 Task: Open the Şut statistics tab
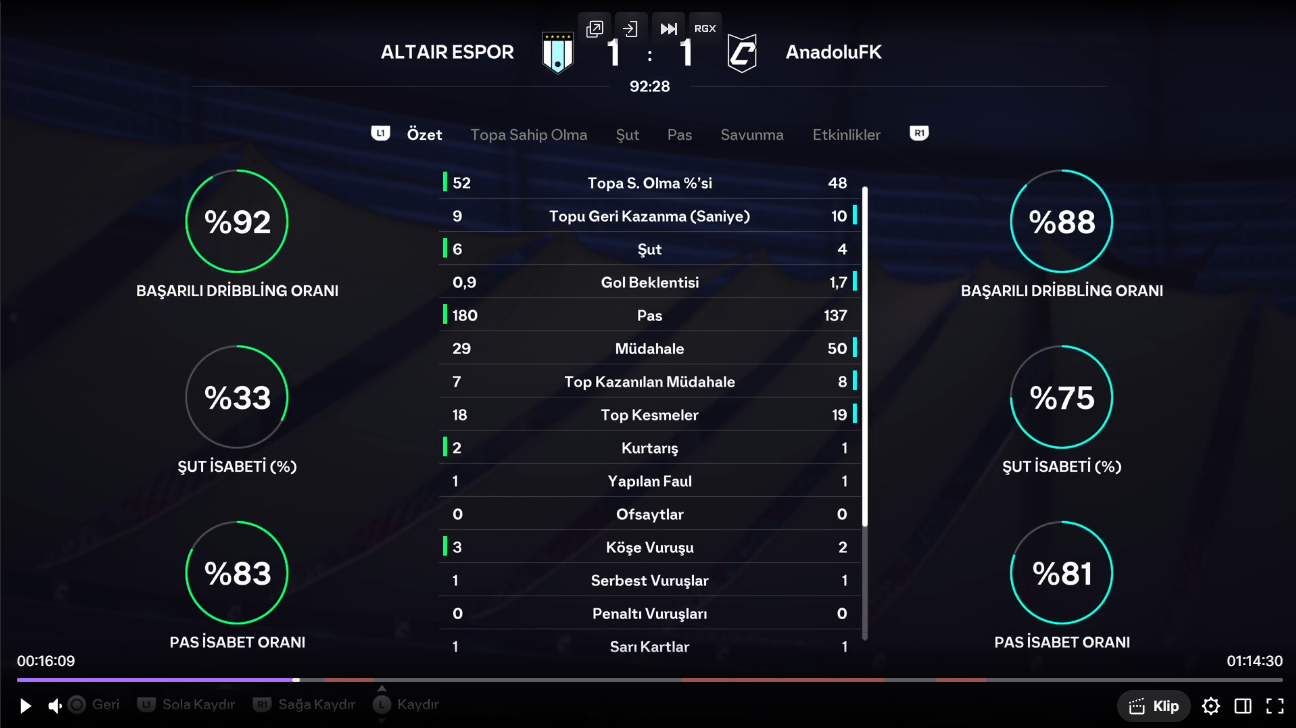pos(627,134)
